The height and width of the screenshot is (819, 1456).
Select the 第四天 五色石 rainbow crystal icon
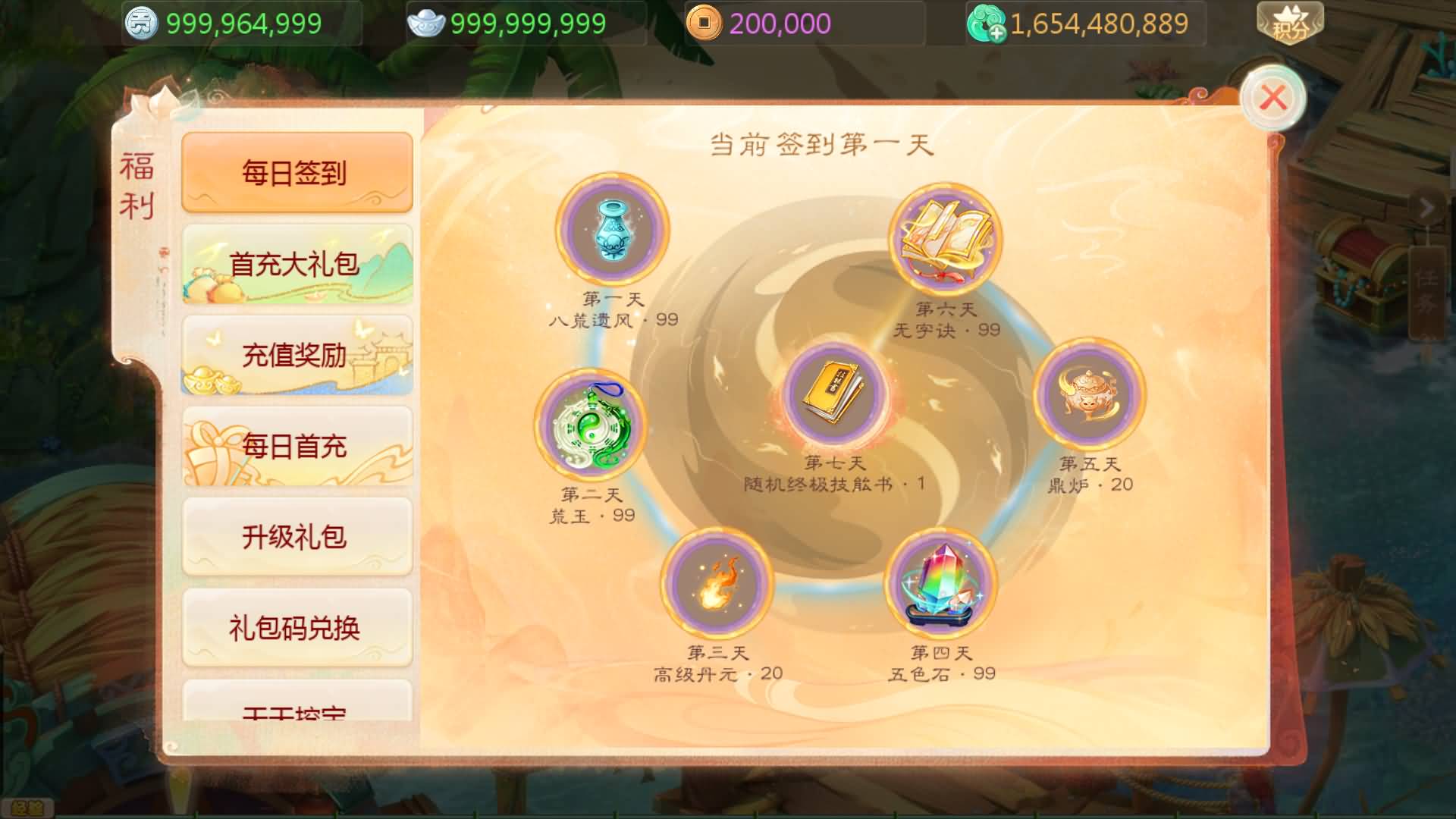click(x=940, y=584)
